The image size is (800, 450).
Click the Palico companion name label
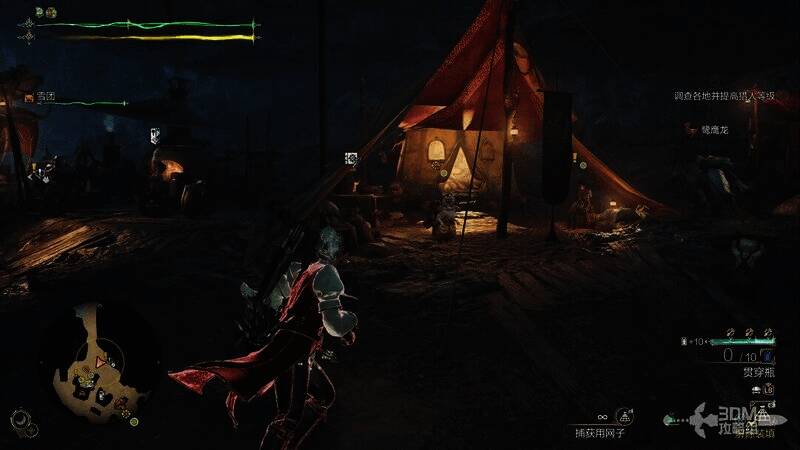coord(43,97)
